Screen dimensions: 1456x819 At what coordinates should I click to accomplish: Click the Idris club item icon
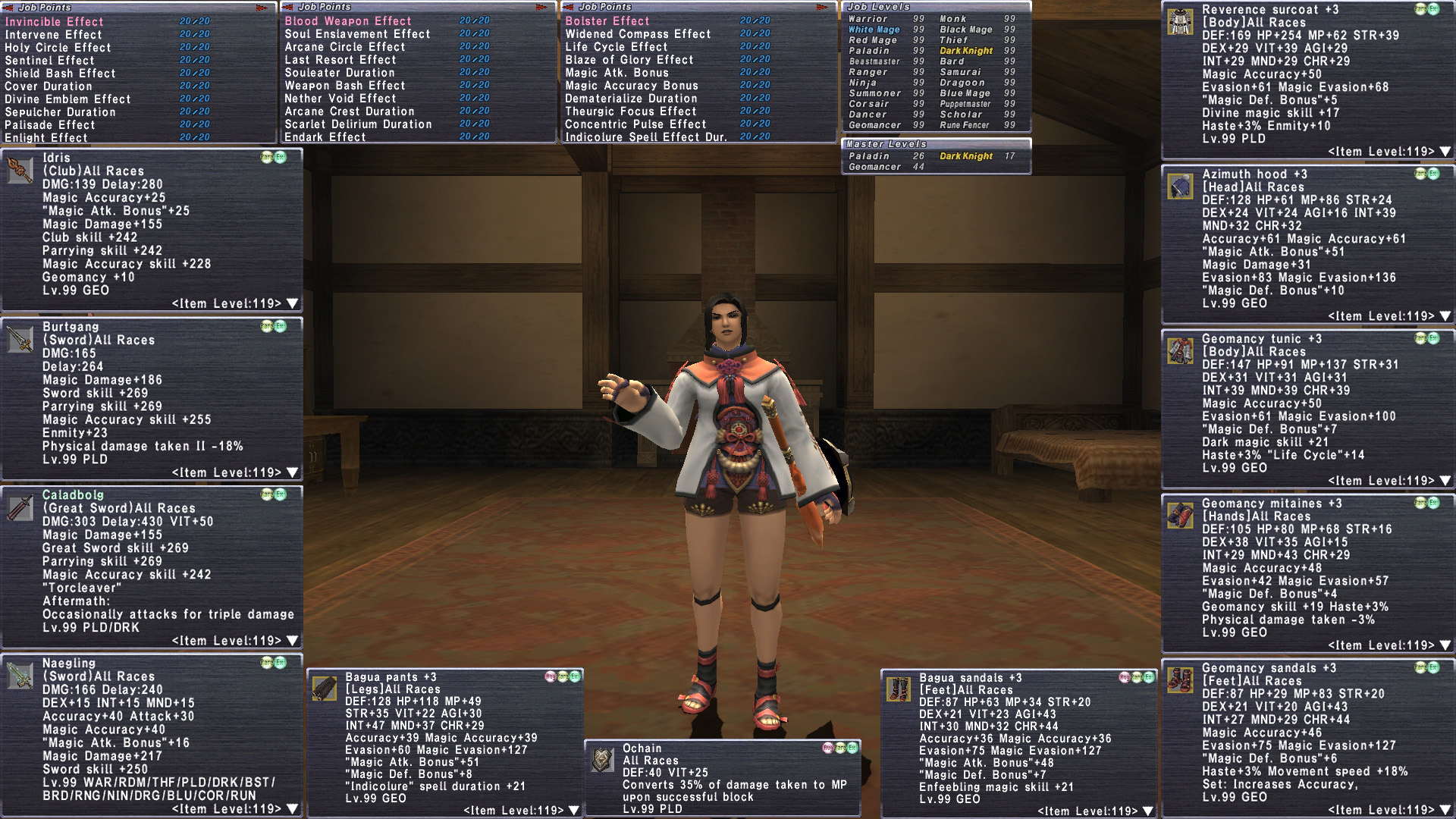click(20, 171)
